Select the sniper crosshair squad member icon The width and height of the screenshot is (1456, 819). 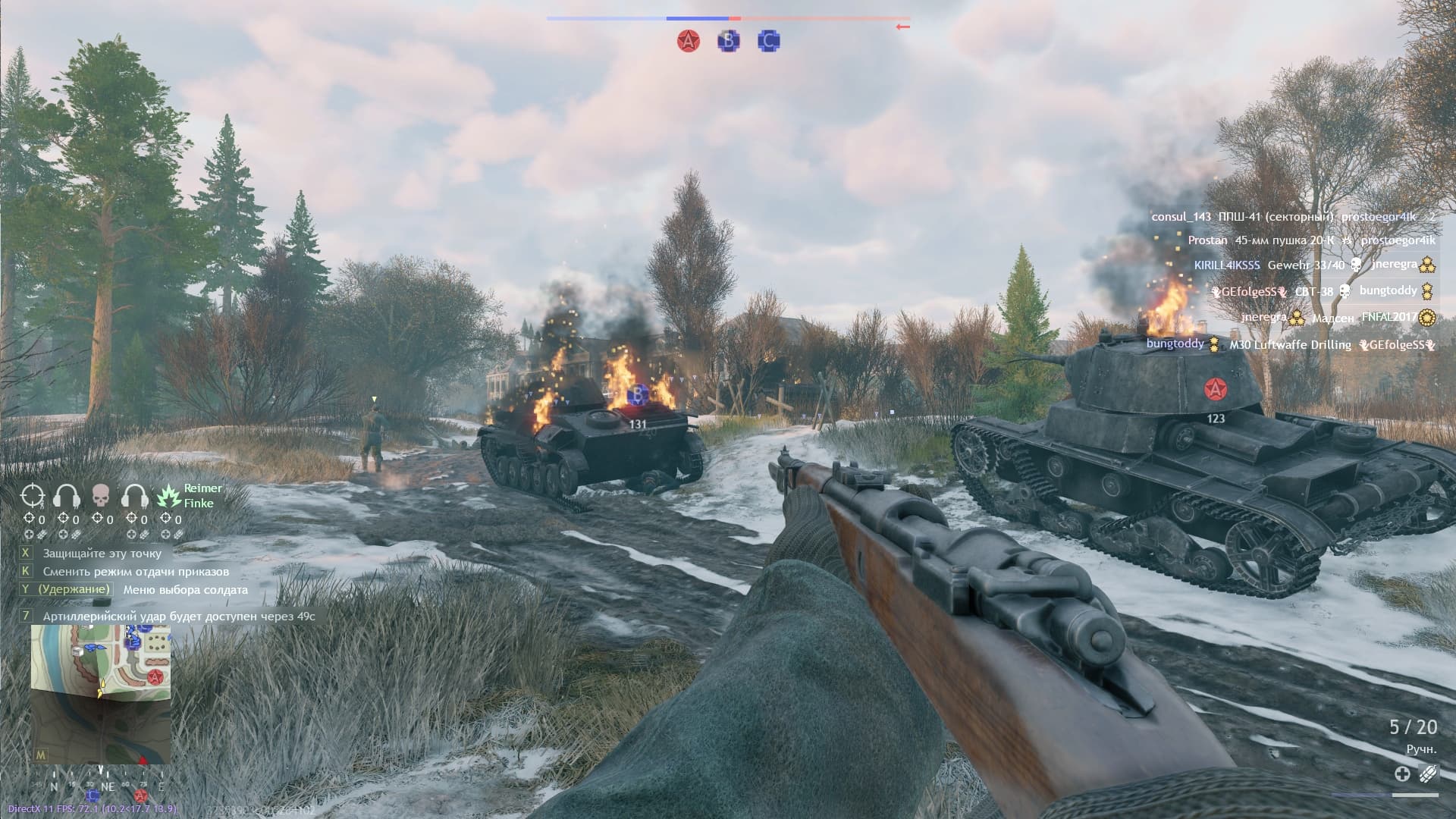pos(33,496)
